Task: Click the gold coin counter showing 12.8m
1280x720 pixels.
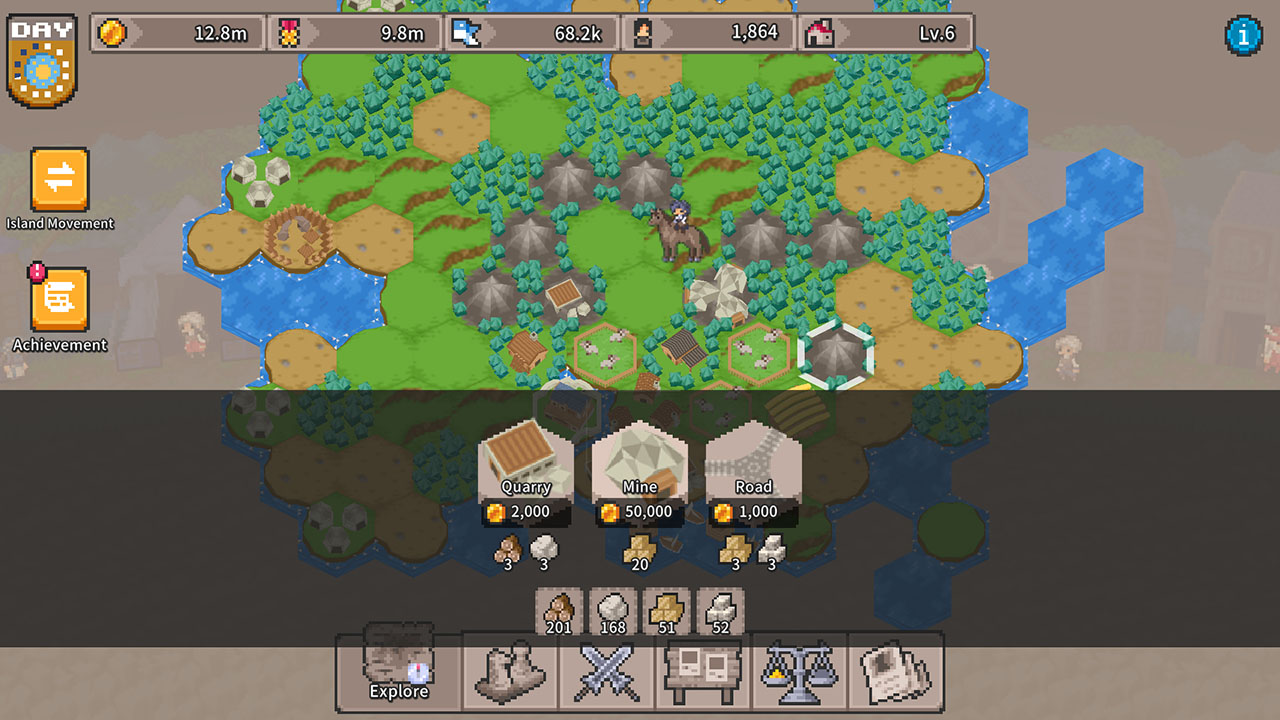Action: coord(178,32)
